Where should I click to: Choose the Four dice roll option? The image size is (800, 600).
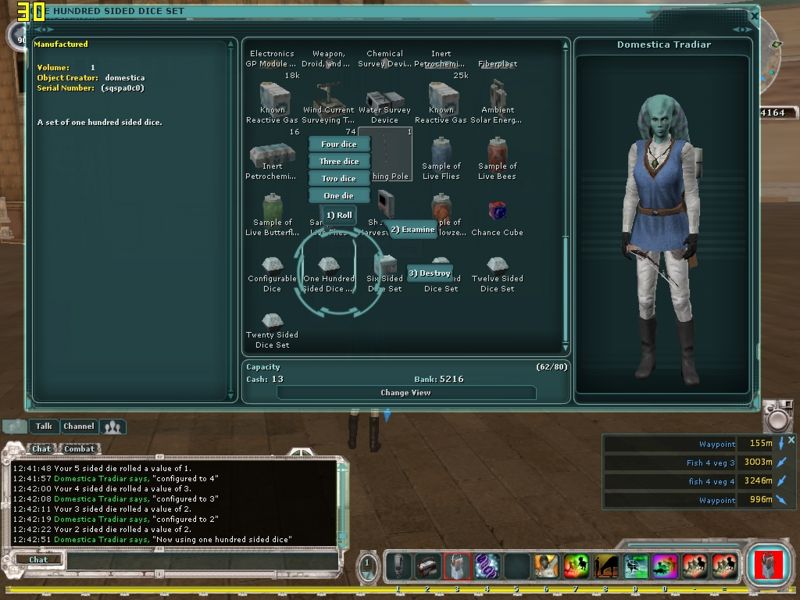tap(339, 144)
